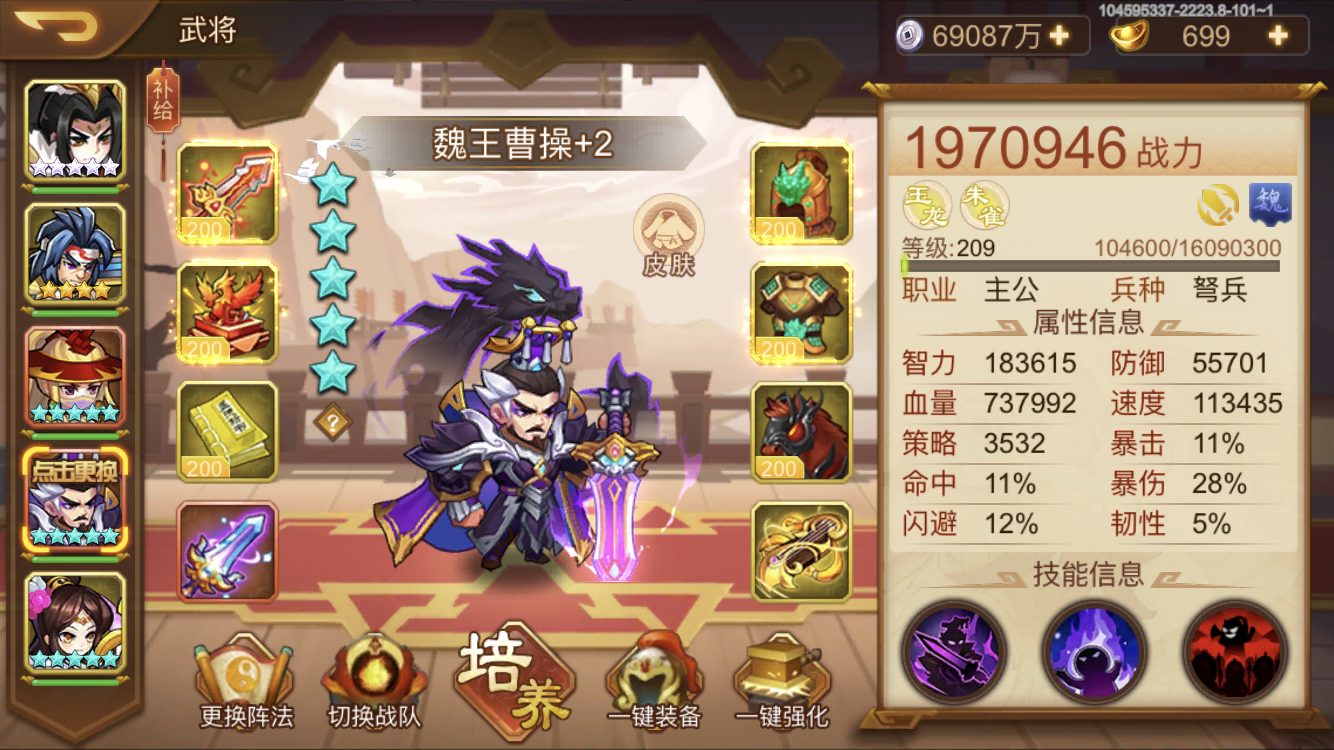The width and height of the screenshot is (1334, 750).
Task: Select the flaming sword weapon slot
Action: click(227, 196)
